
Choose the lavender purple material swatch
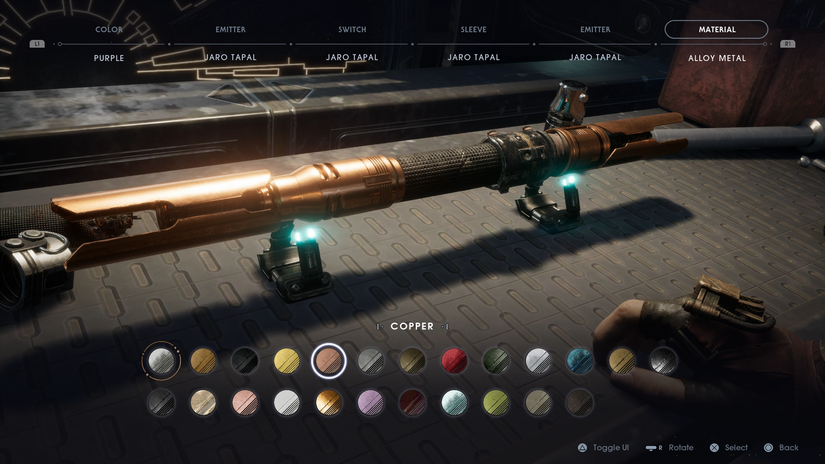coord(371,402)
